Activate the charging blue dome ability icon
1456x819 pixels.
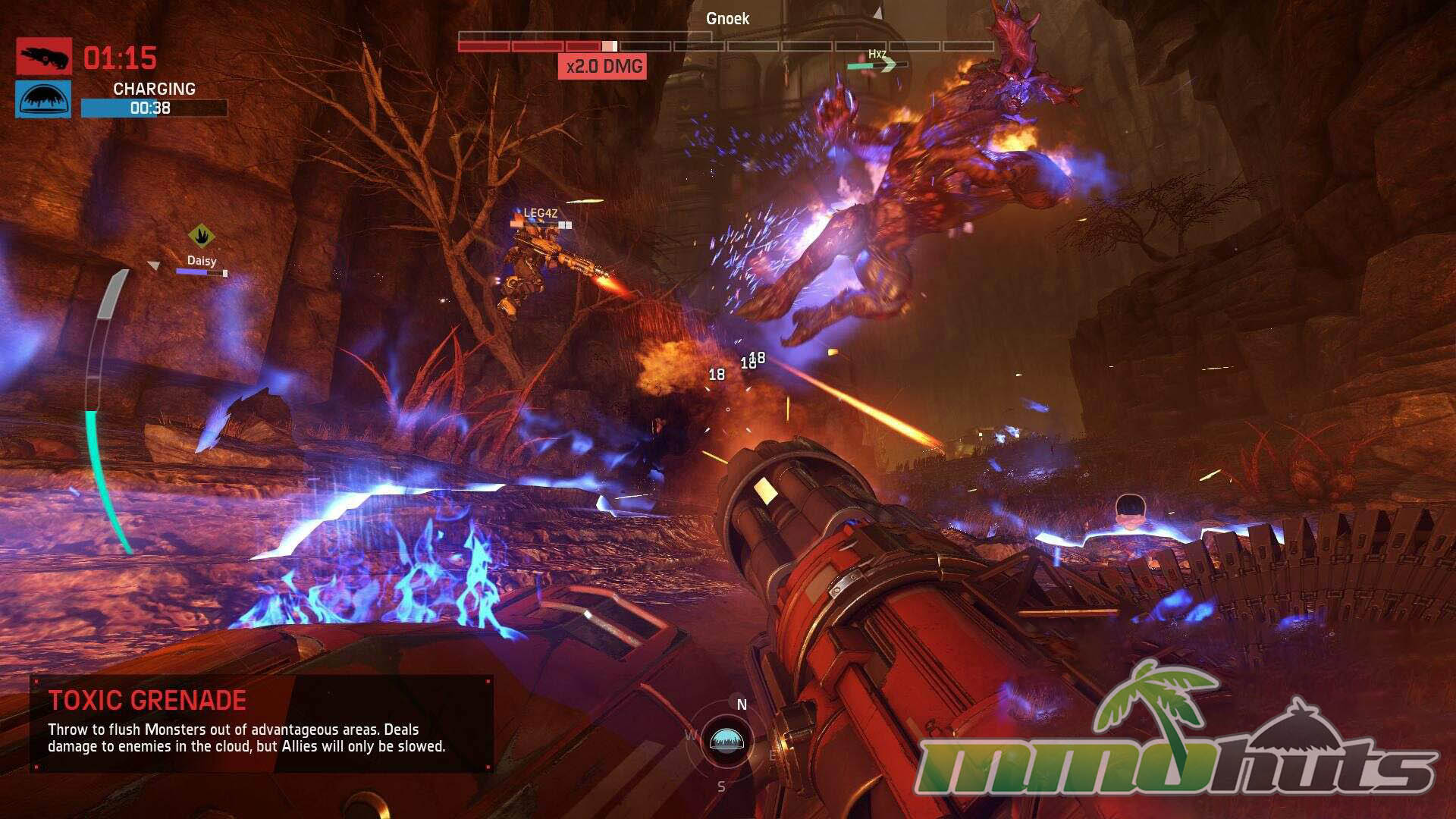[x=43, y=99]
